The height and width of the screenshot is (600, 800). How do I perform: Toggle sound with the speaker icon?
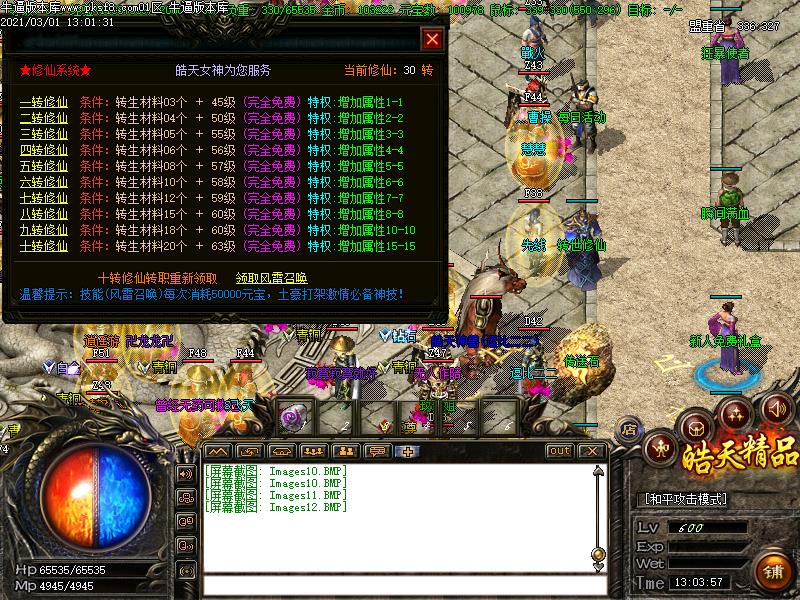tap(776, 409)
